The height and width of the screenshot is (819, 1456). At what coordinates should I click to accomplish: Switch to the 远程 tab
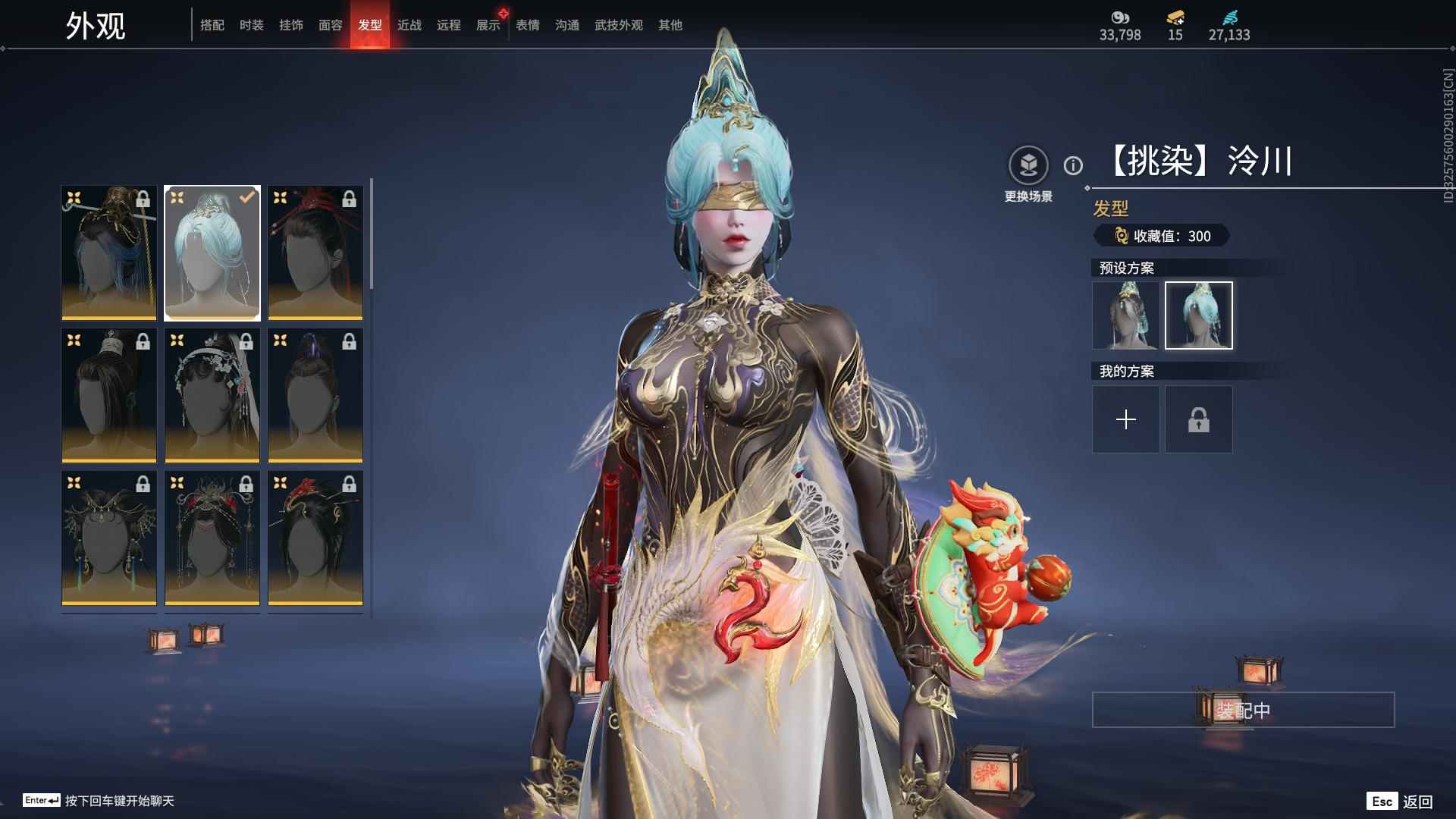pos(449,25)
